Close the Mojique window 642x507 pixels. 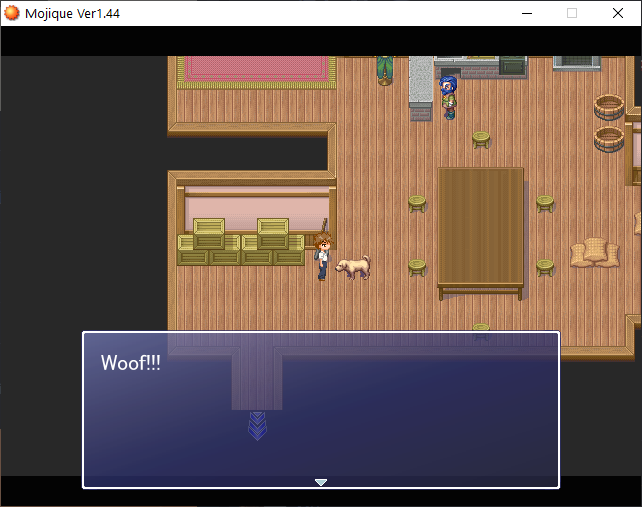coord(618,13)
